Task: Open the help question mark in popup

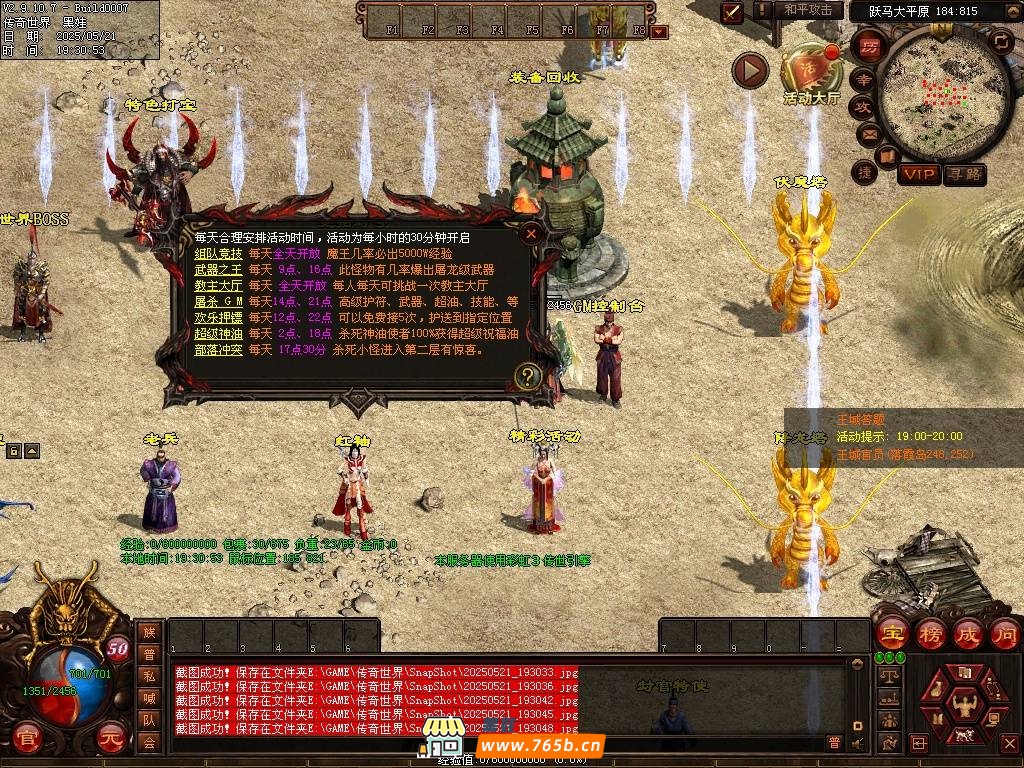Action: pos(528,376)
